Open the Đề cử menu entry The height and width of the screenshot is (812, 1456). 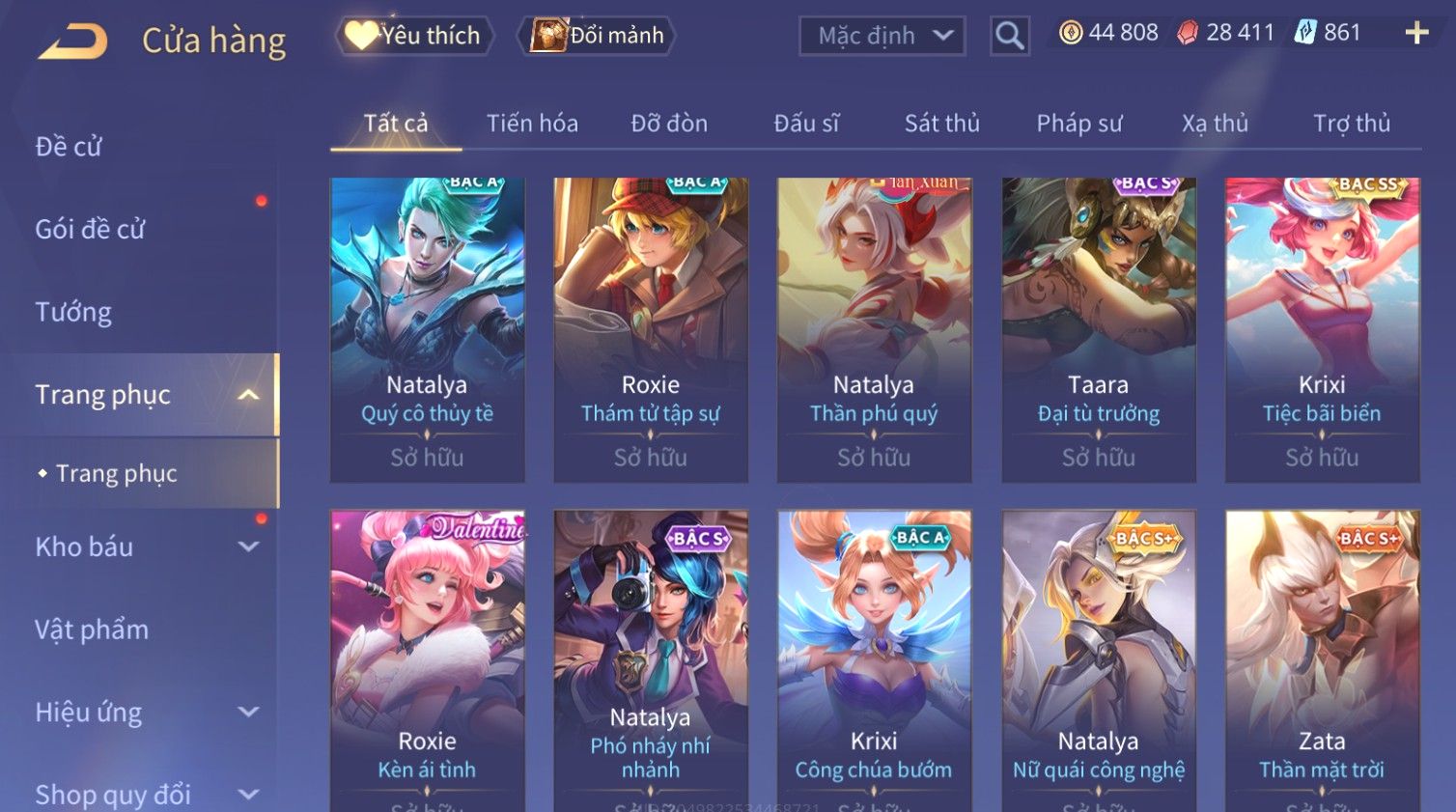(x=69, y=147)
